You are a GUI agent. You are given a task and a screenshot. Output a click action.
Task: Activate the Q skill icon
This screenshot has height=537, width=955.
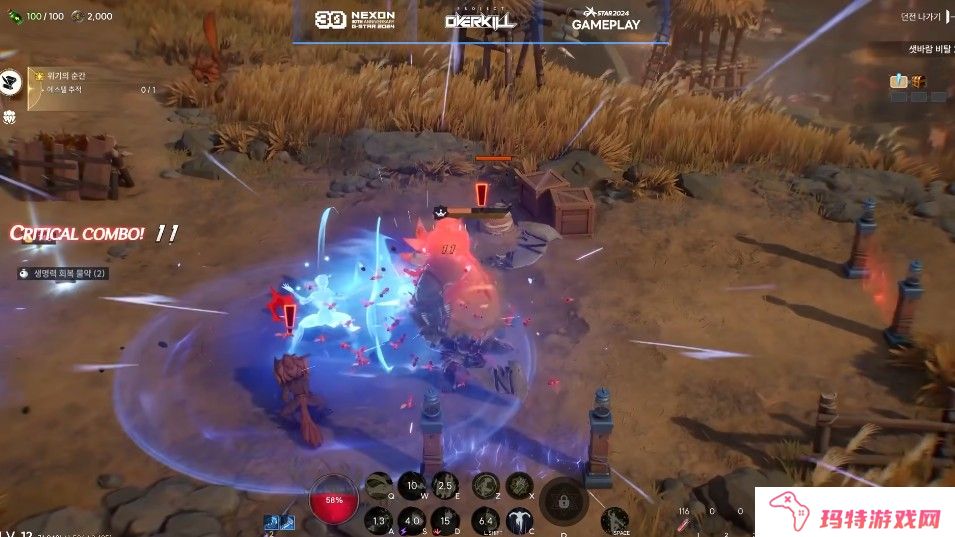click(379, 487)
